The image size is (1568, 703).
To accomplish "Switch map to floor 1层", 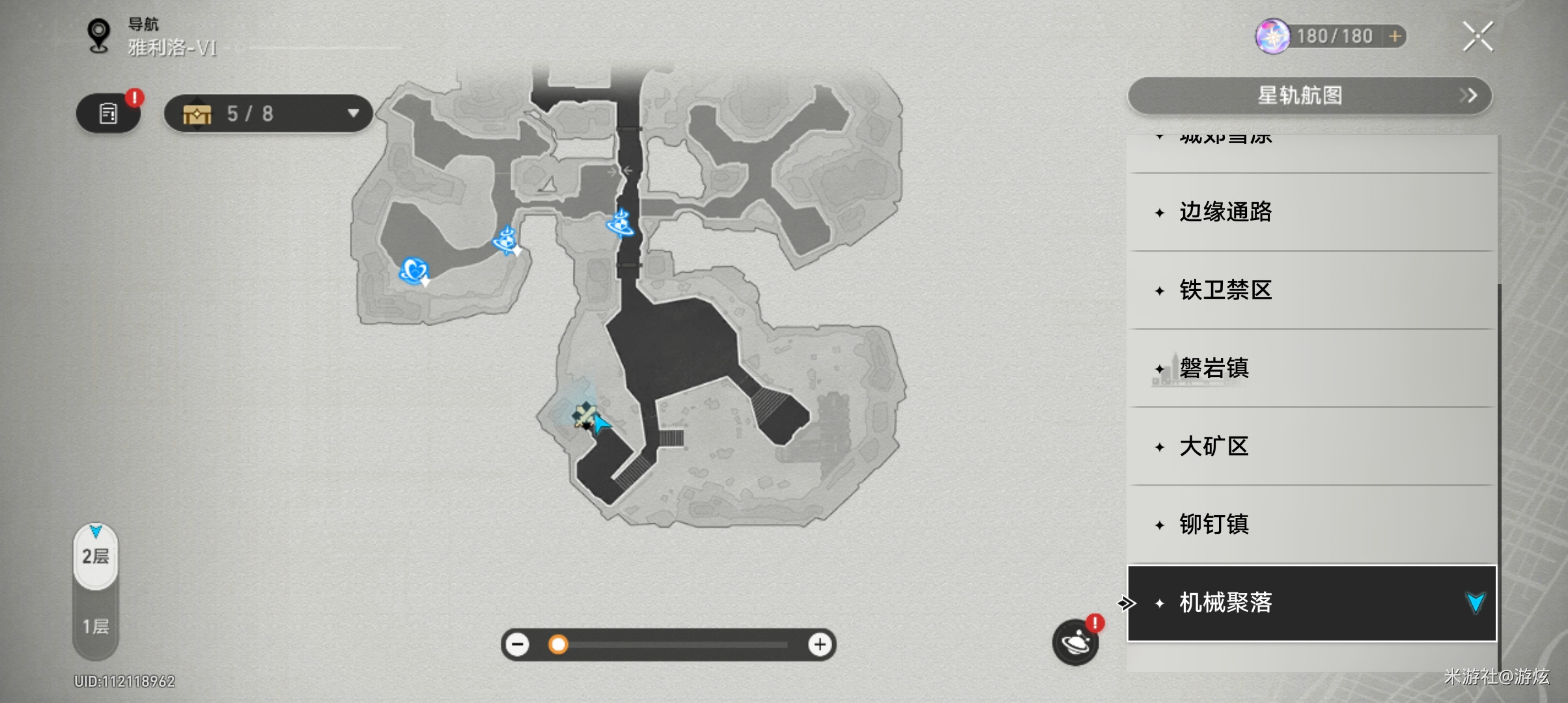I will pos(96,627).
